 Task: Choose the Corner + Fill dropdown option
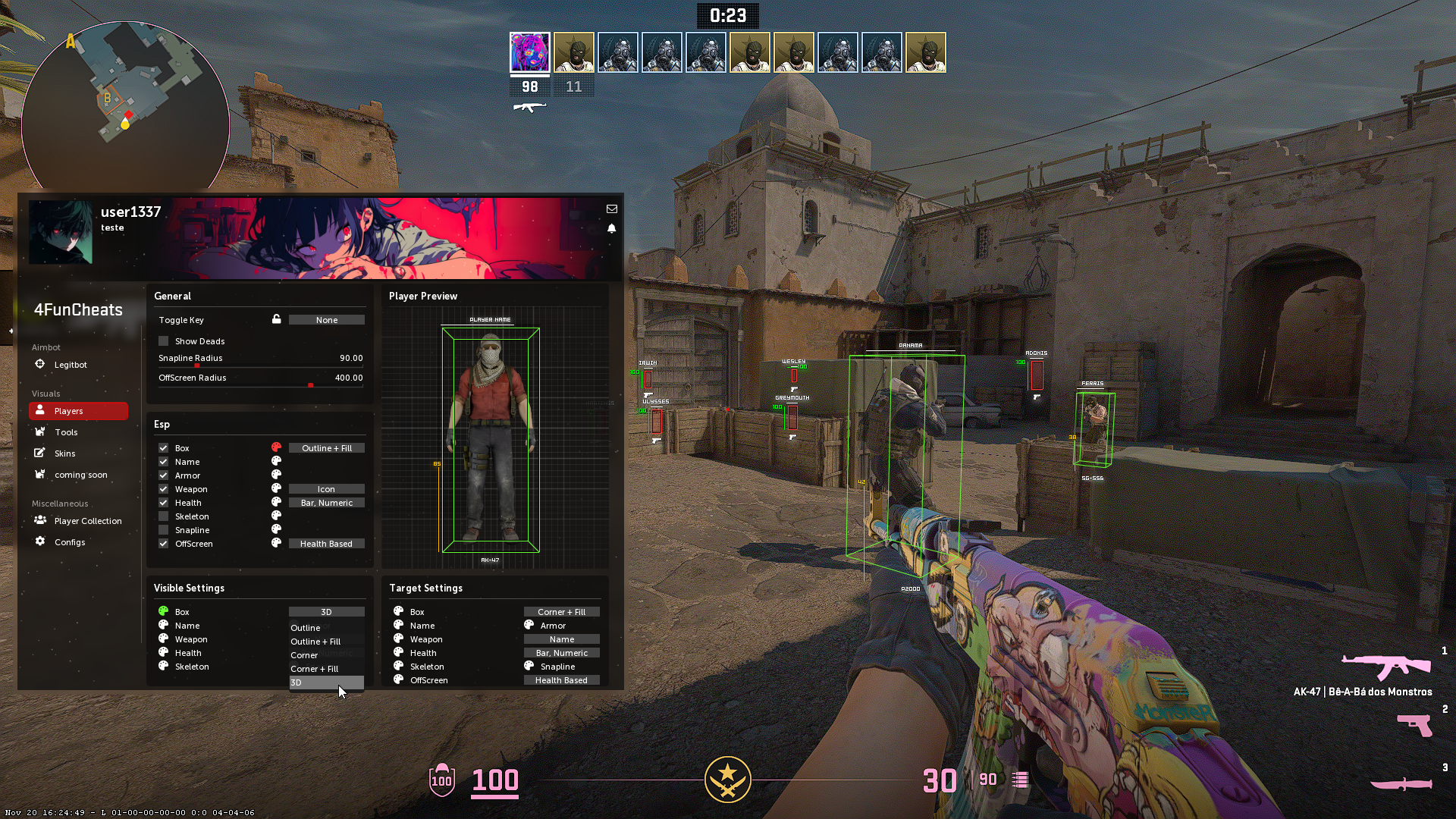pos(315,669)
